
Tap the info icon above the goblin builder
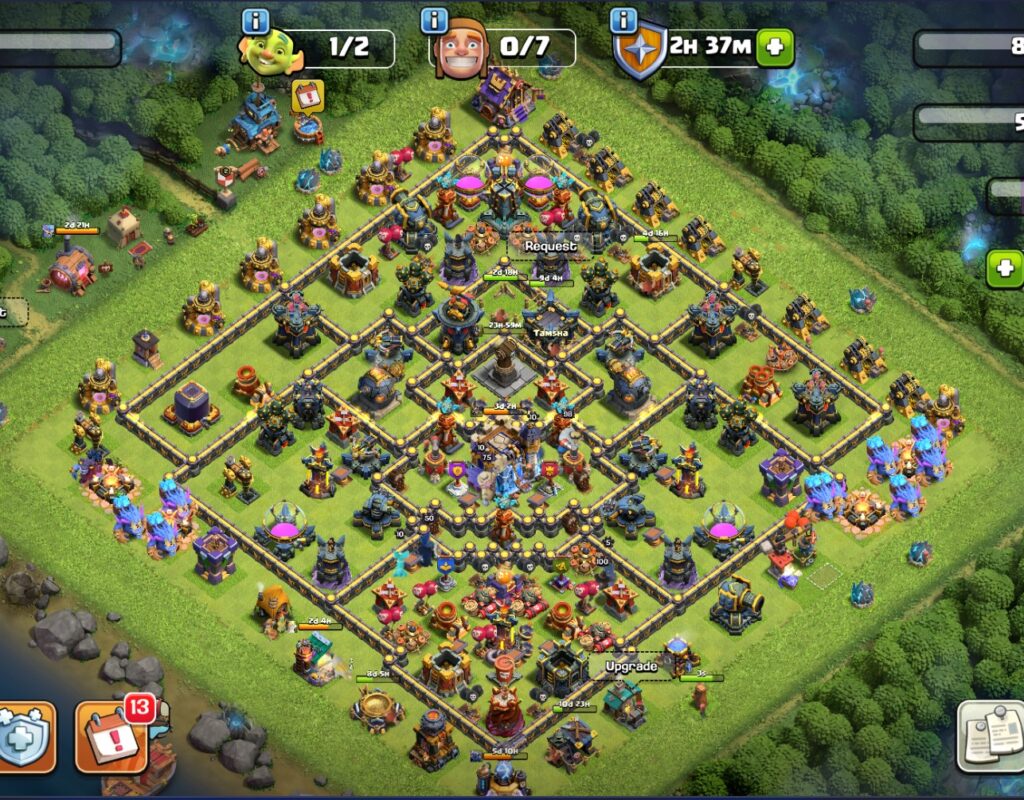(x=257, y=20)
